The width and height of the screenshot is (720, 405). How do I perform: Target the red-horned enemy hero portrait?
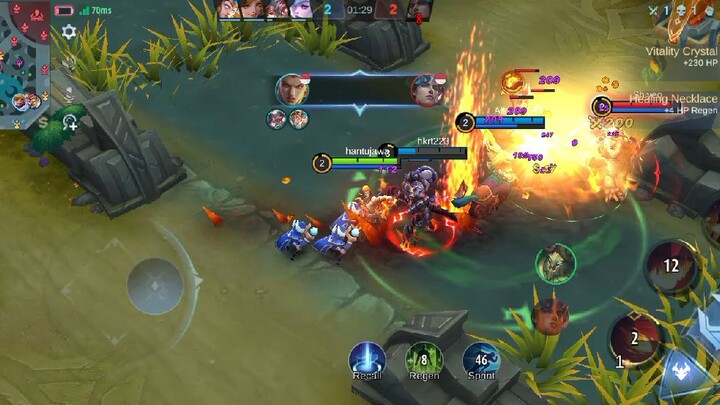[550, 315]
